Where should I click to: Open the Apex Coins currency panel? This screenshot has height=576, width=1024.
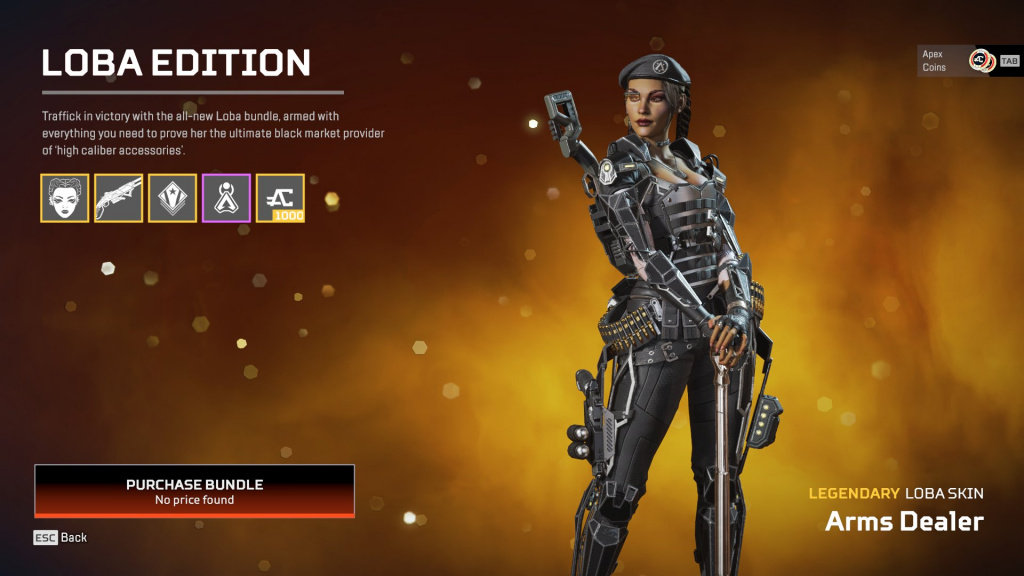coord(966,61)
